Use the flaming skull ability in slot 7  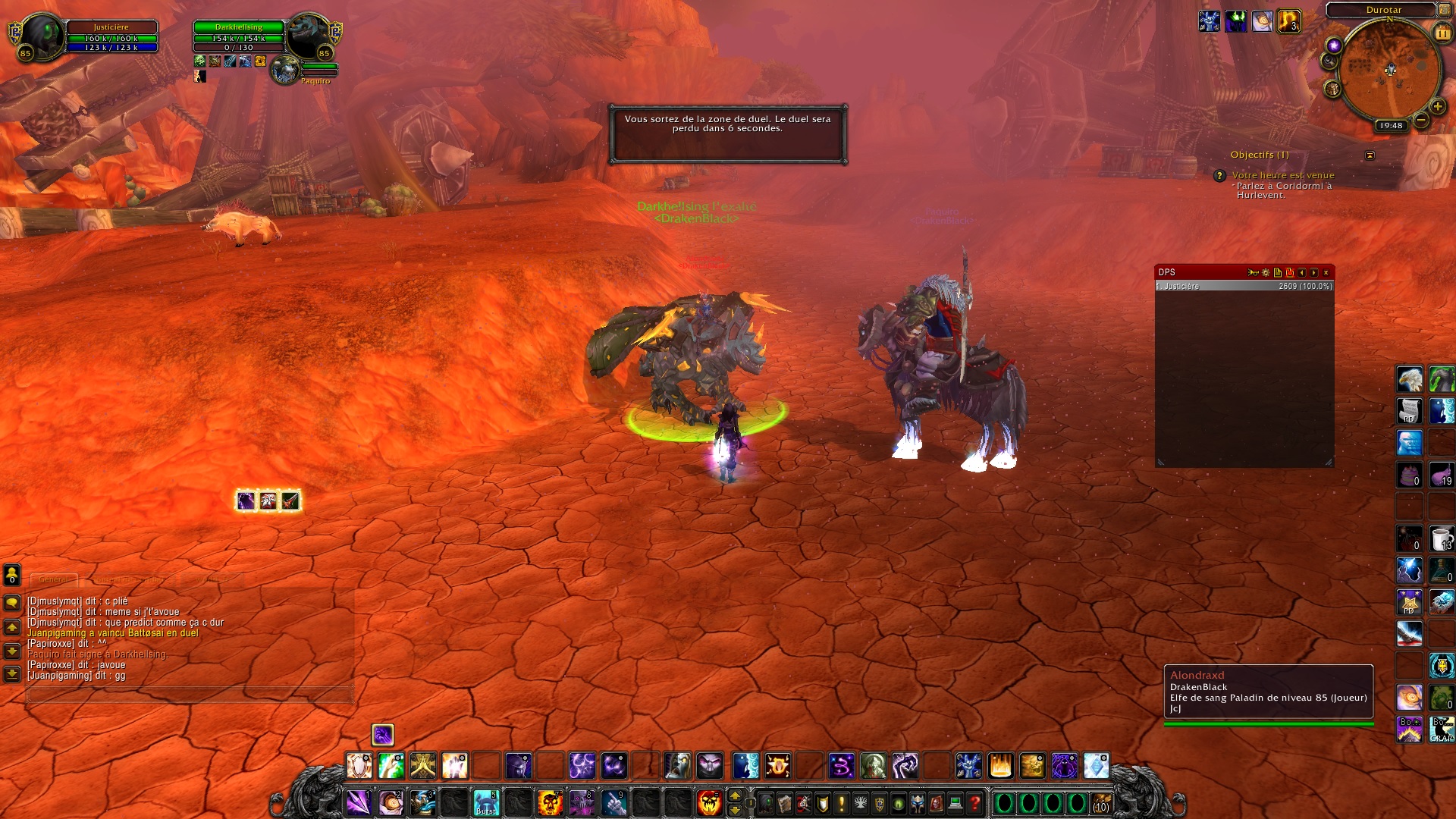coord(549,802)
